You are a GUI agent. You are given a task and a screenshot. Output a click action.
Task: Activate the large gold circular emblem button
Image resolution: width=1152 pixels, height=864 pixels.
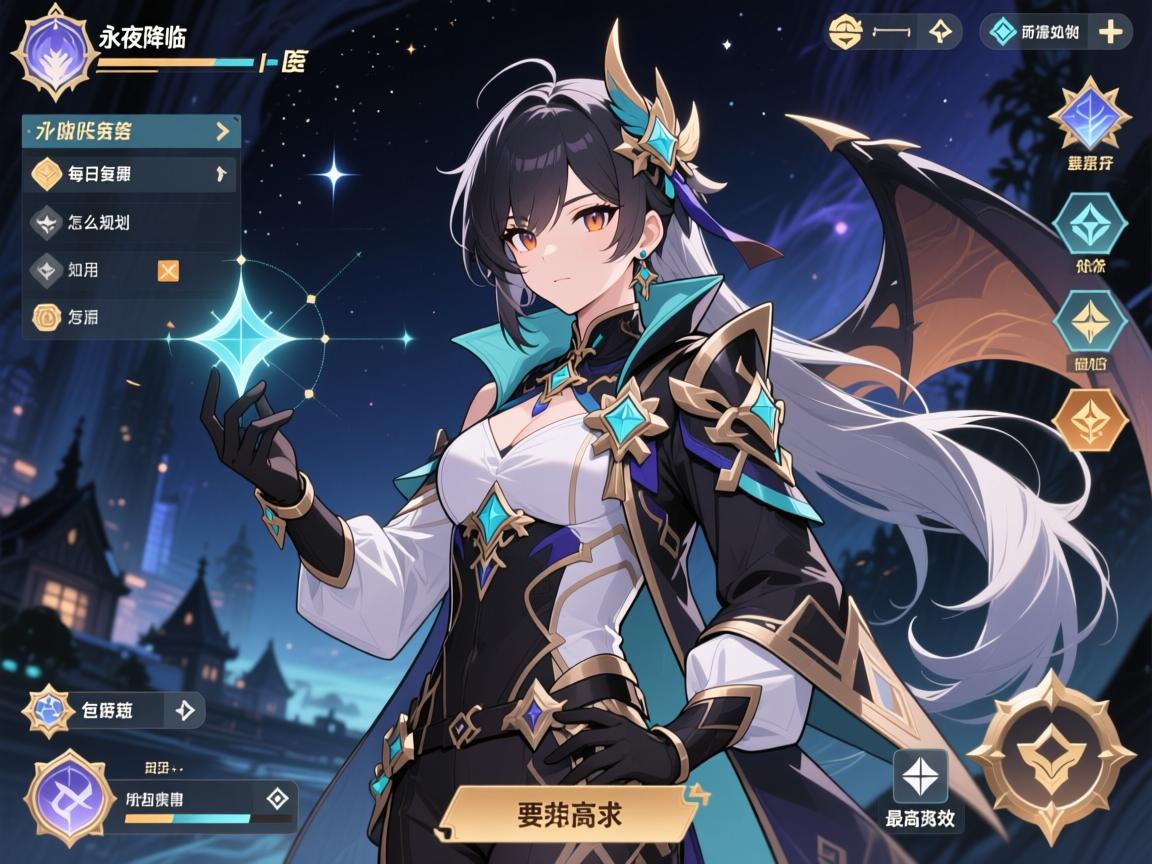pos(1051,755)
